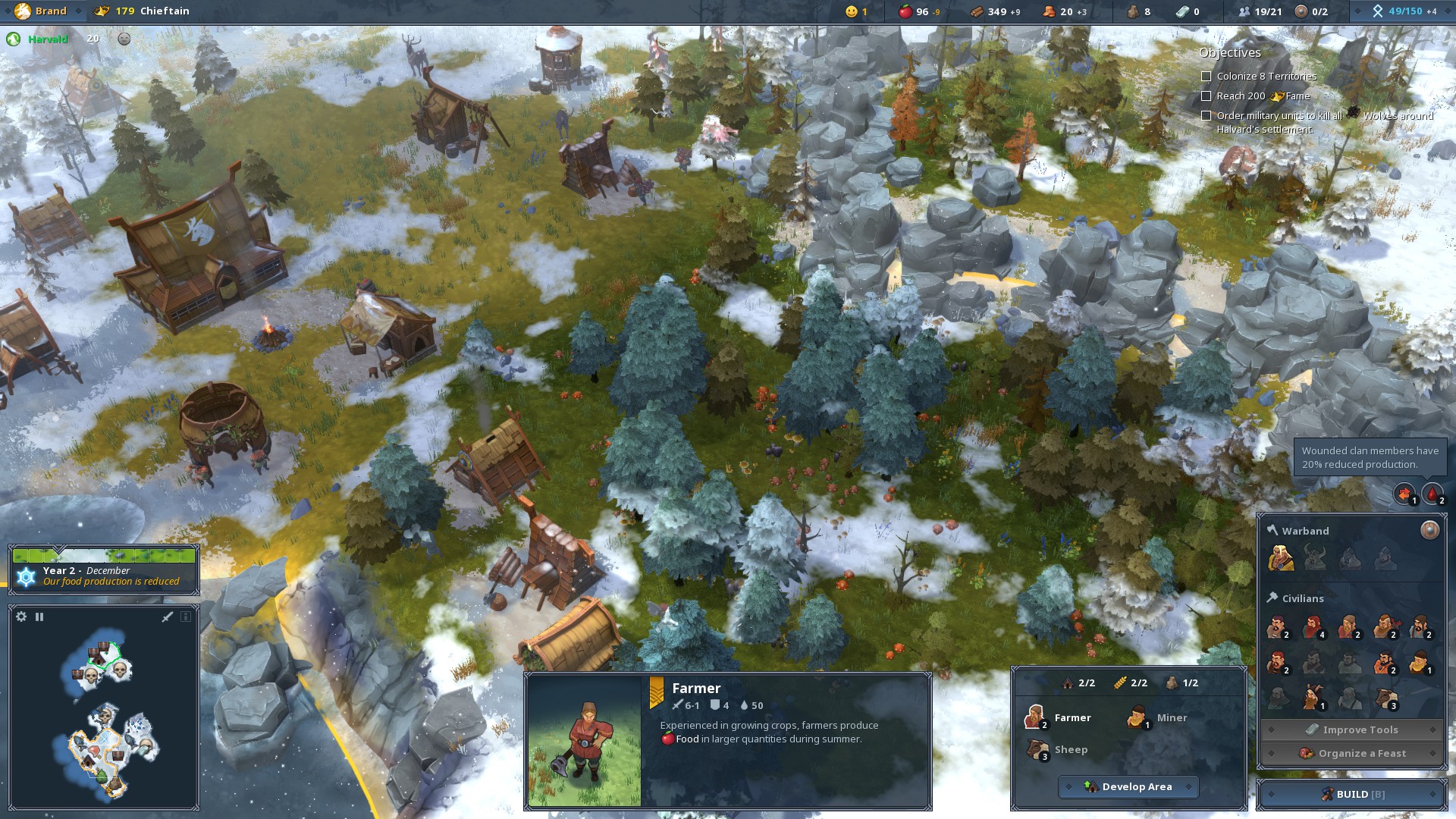Pause the game with the pause button
This screenshot has width=1456, height=819.
pos(39,617)
